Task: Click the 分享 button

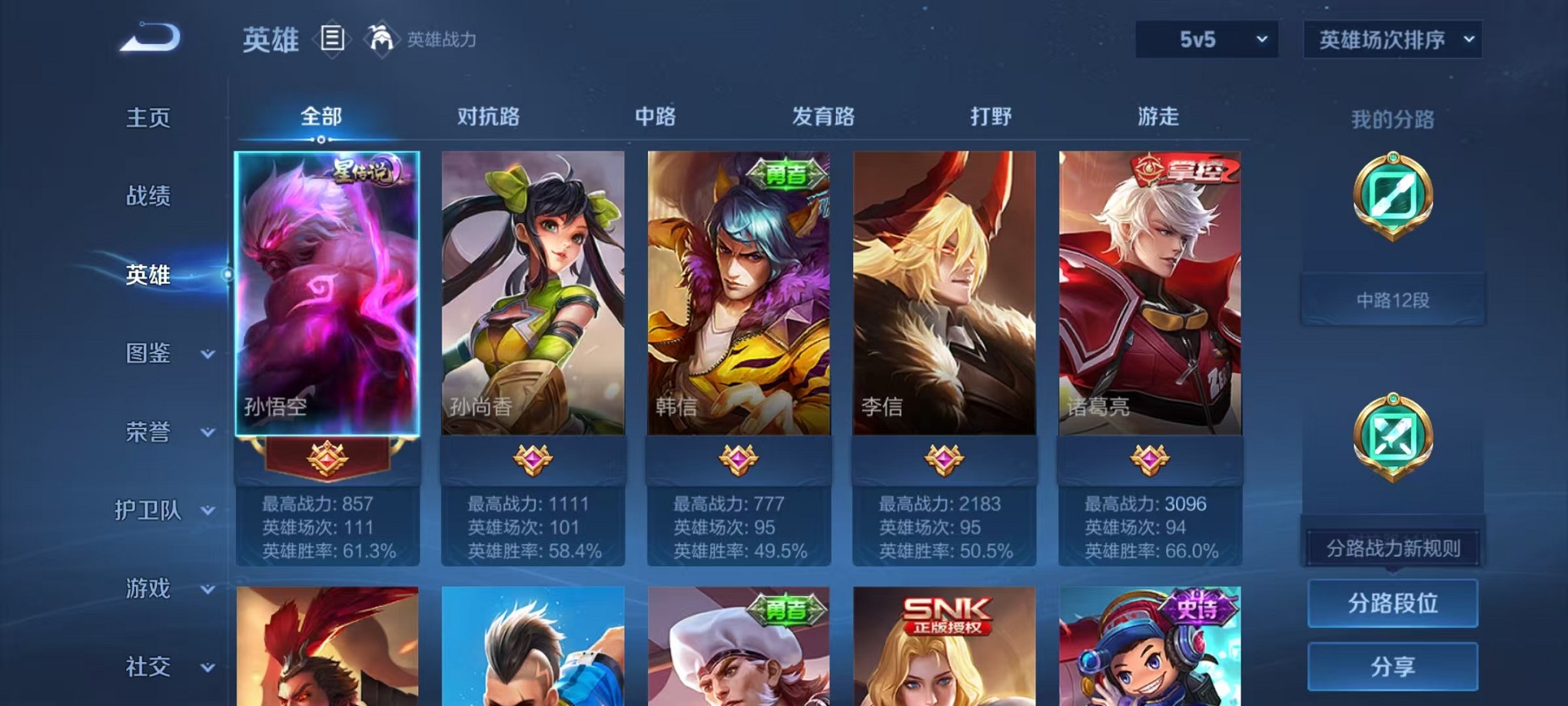Action: [x=1393, y=666]
